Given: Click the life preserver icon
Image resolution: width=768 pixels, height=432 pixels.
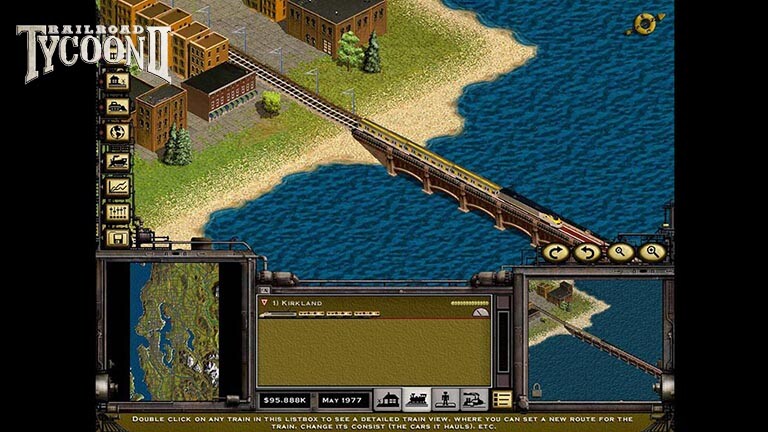Looking at the screenshot, I should tap(645, 23).
